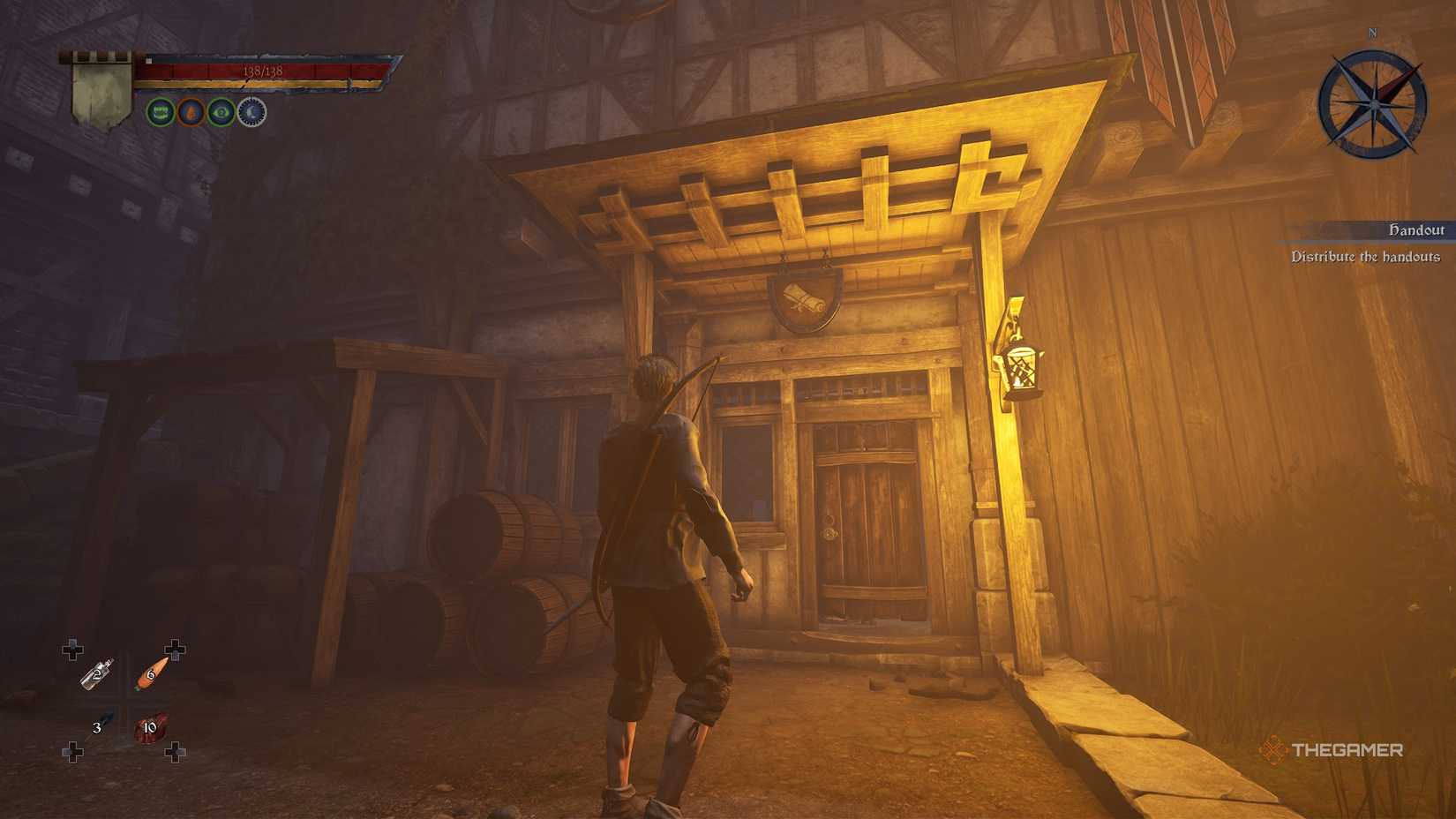Click the N marker on the compass
This screenshot has width=1456, height=819.
[x=1372, y=31]
